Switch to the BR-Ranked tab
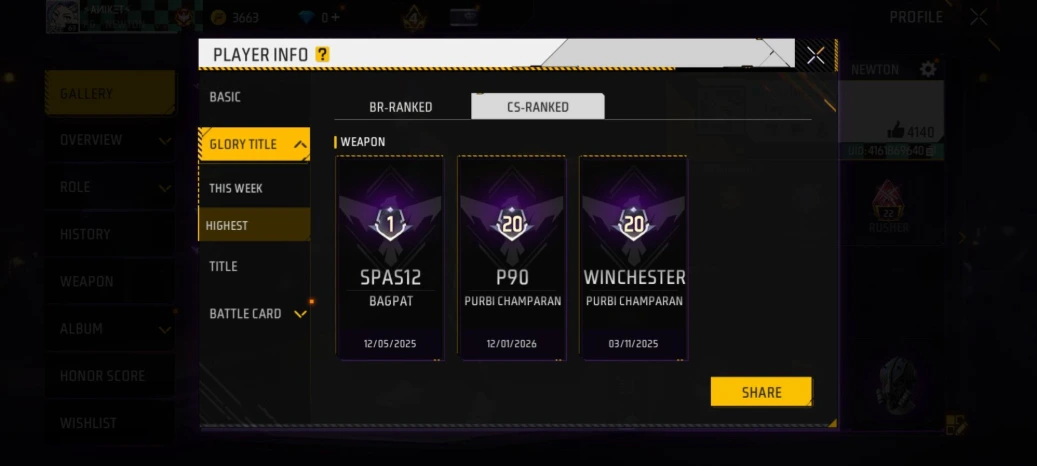The image size is (1037, 466). 401,107
